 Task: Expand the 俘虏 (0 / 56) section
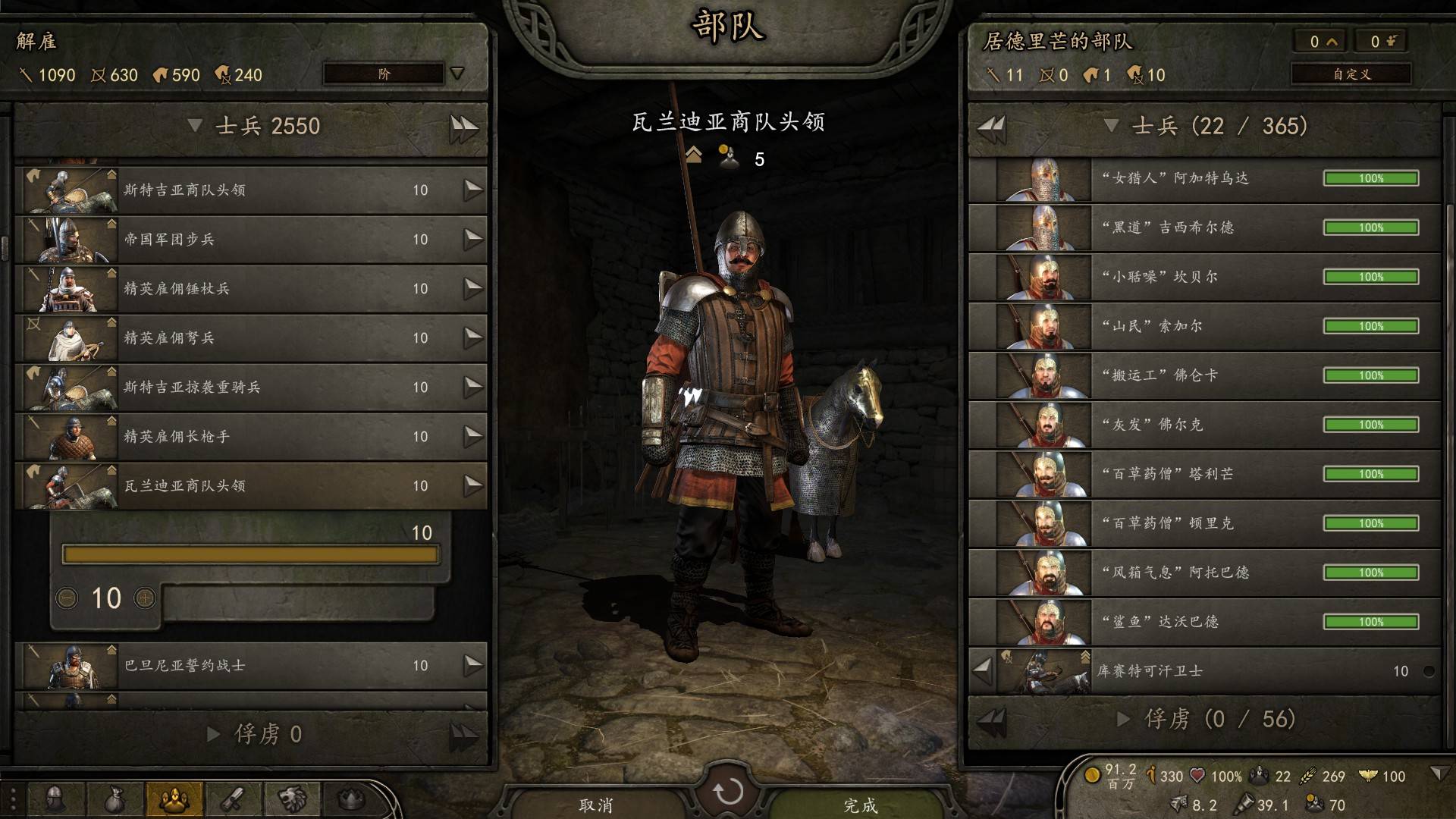coord(1124,719)
